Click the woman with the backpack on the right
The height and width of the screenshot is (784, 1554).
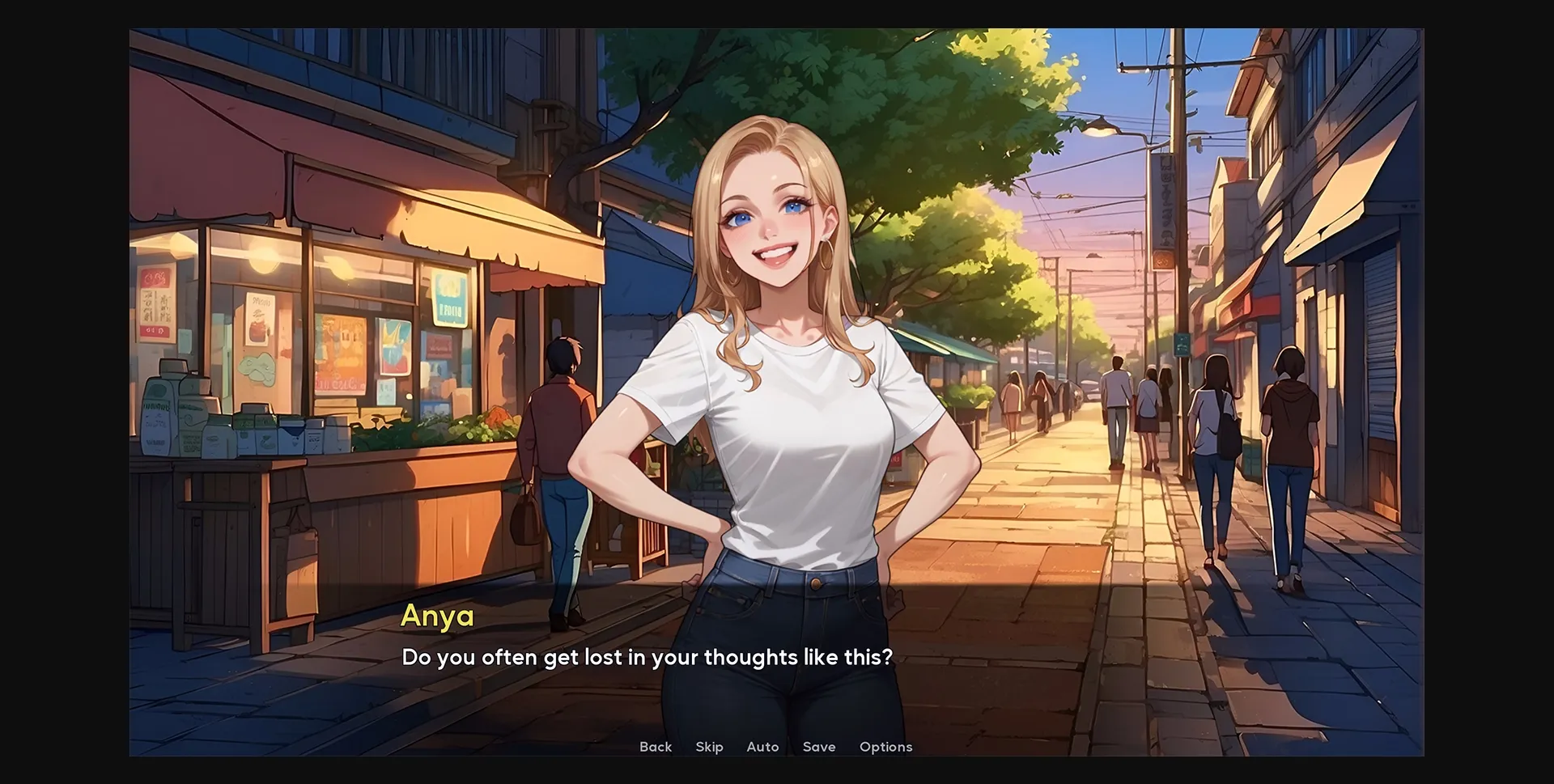[x=1218, y=437]
